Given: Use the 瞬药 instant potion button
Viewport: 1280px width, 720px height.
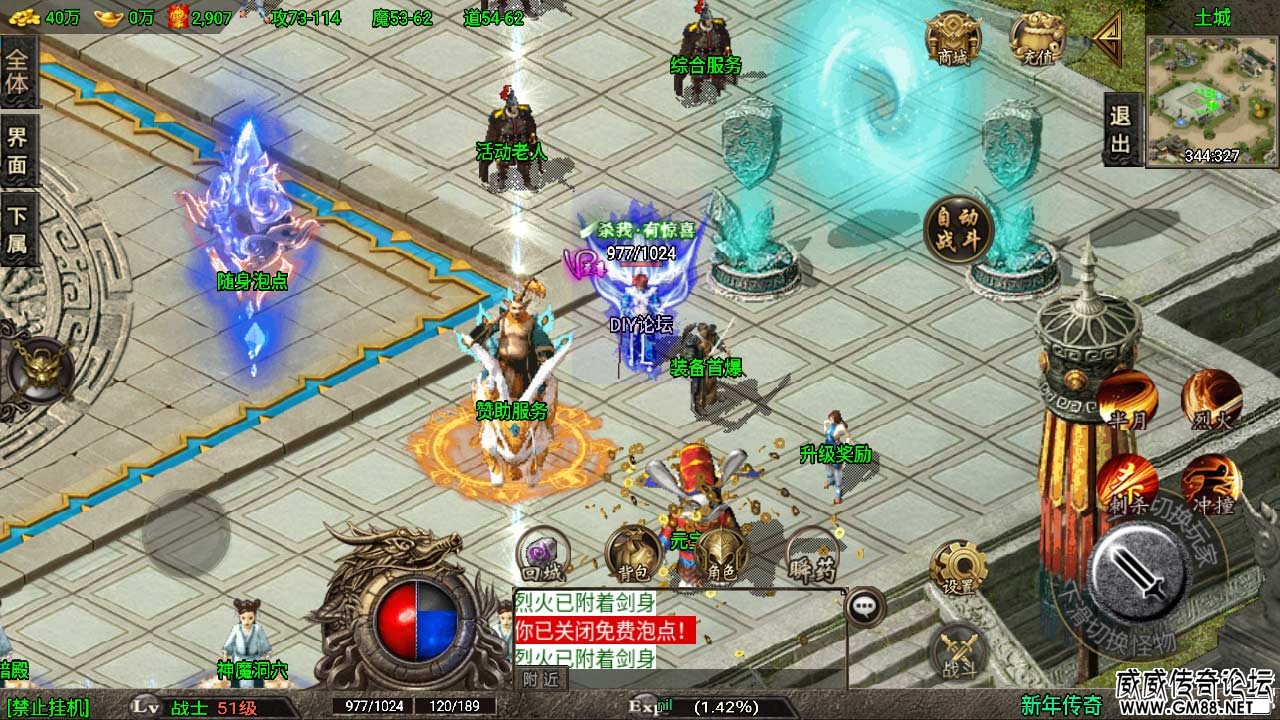Looking at the screenshot, I should [x=811, y=555].
